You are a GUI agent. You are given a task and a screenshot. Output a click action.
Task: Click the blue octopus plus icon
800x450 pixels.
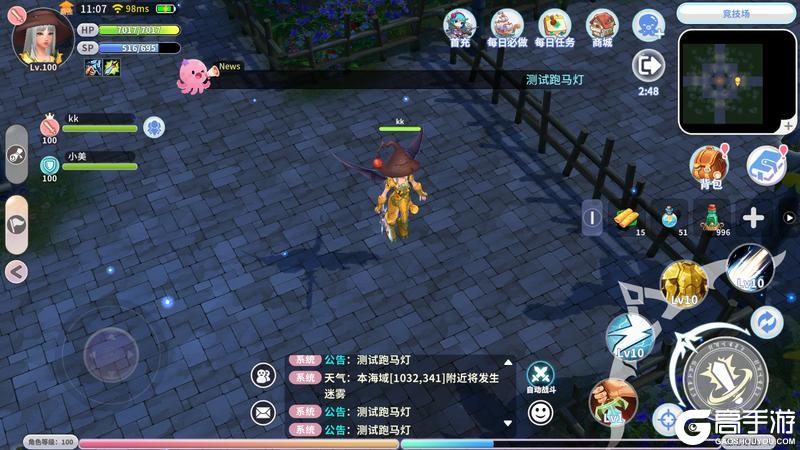pos(648,24)
